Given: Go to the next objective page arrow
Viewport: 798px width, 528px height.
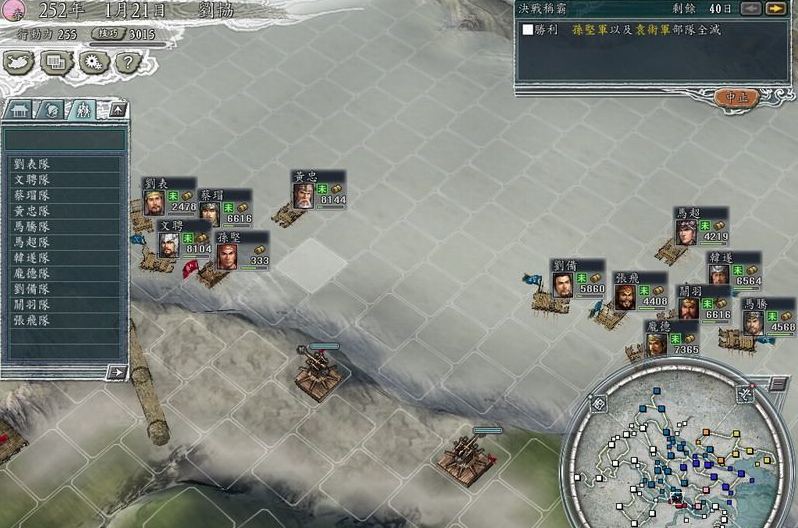Looking at the screenshot, I should click(774, 9).
